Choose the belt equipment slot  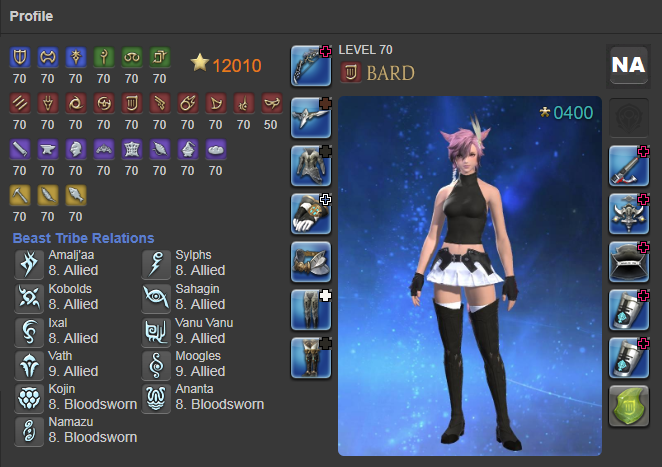pos(311,262)
